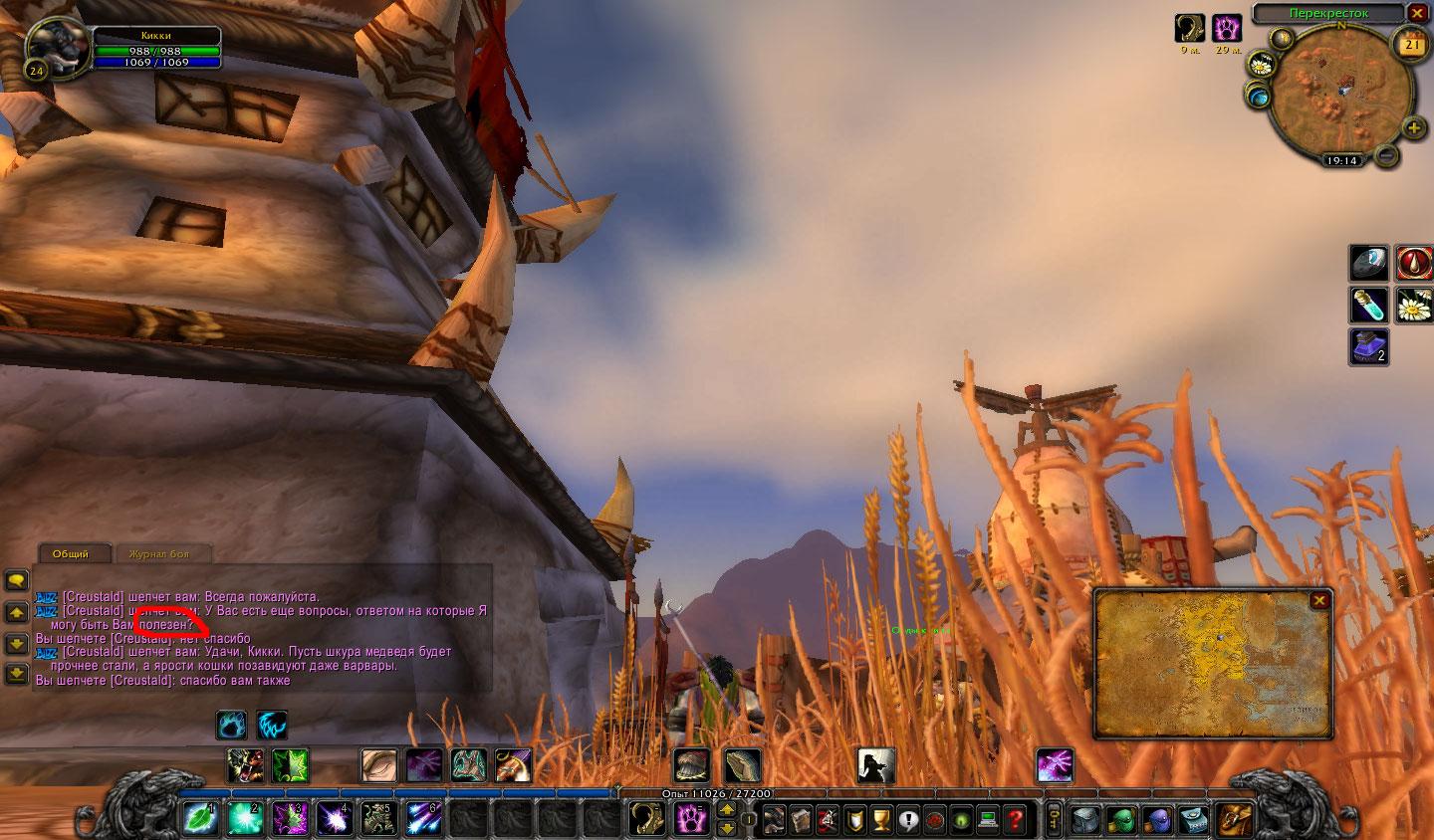The width and height of the screenshot is (1434, 840).
Task: Close the minimap with the X button
Action: point(1417,13)
